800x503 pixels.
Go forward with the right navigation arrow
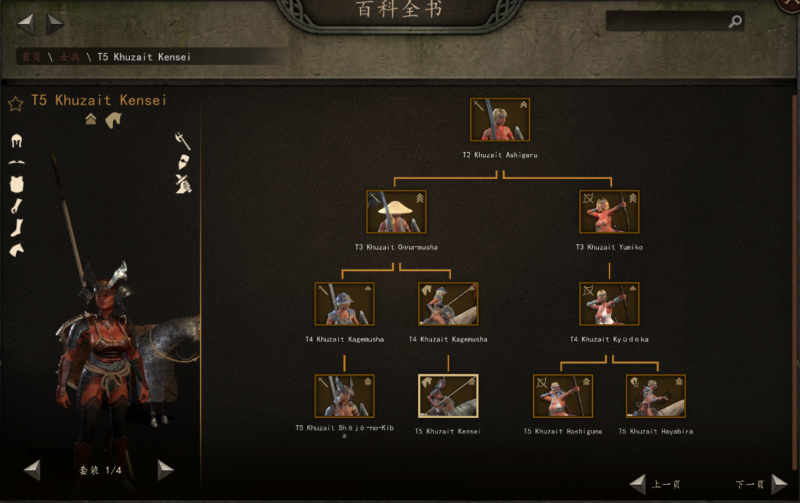click(x=54, y=22)
